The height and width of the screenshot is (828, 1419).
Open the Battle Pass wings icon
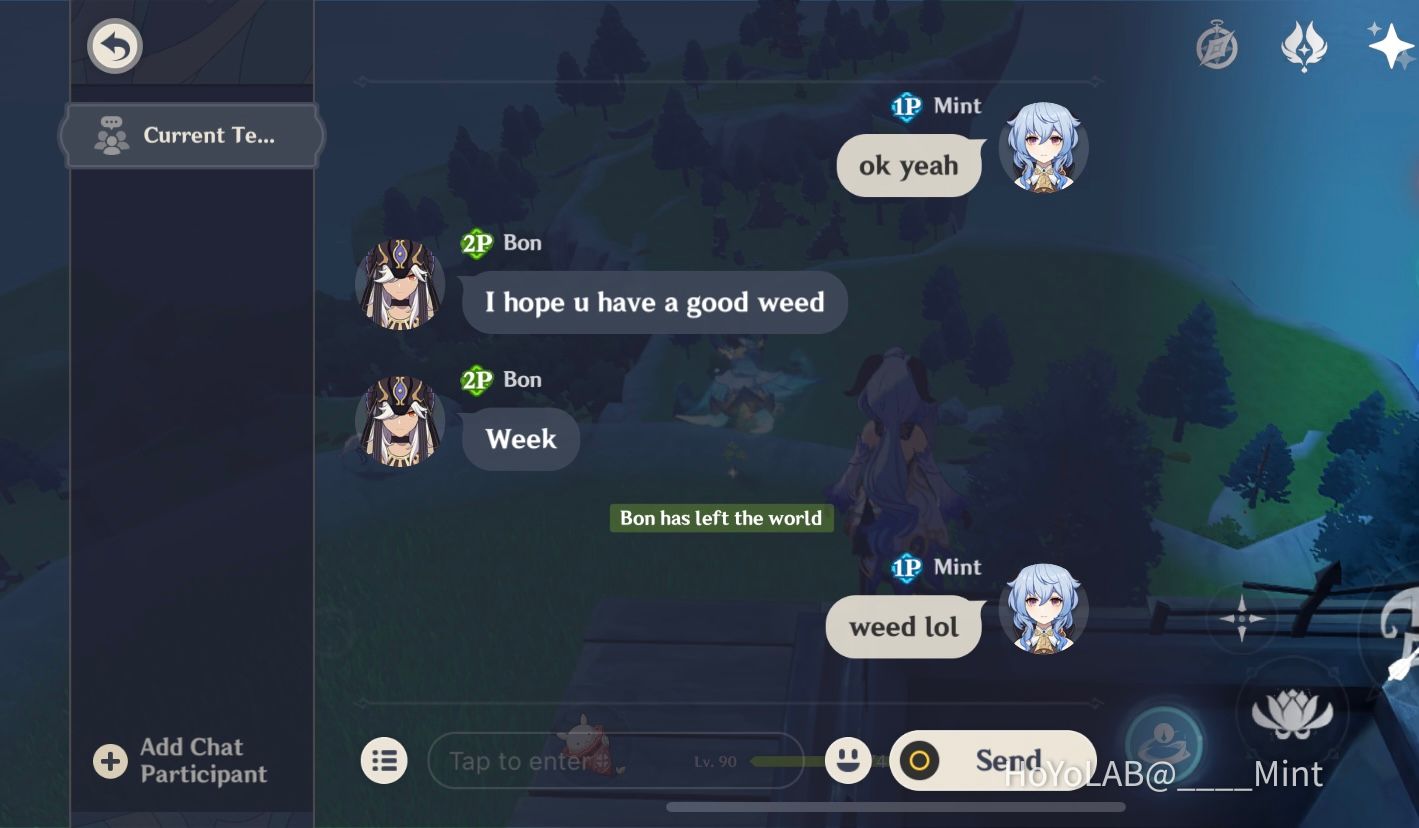(x=1304, y=45)
